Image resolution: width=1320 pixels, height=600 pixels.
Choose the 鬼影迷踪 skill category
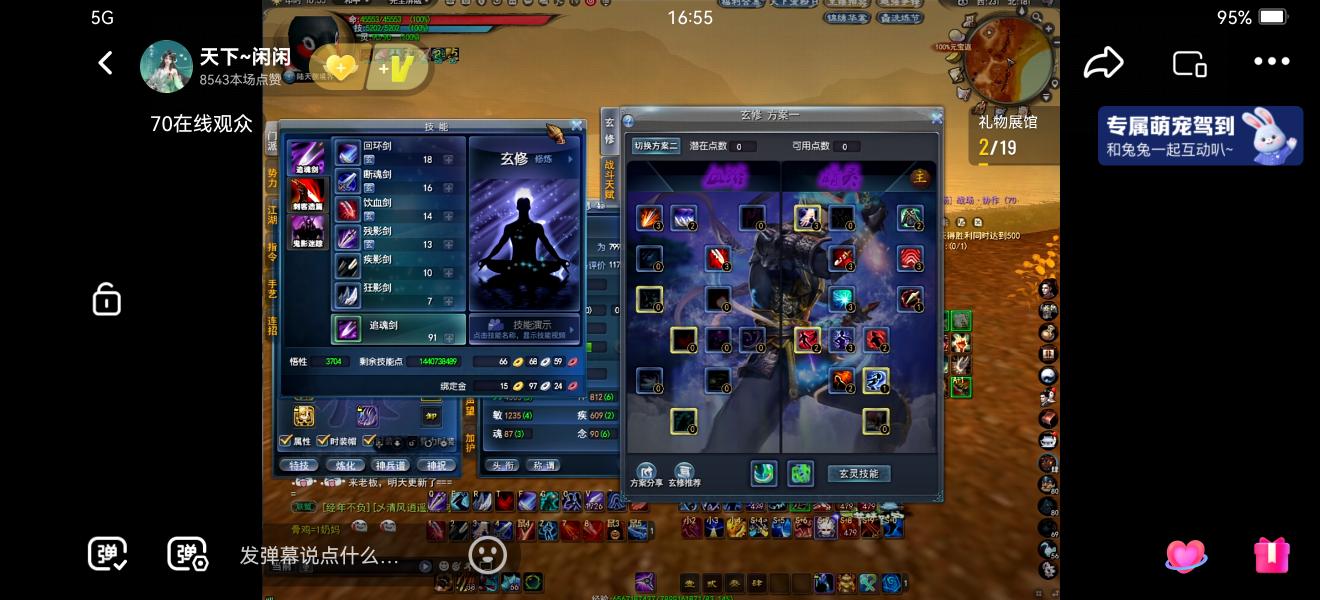point(307,232)
